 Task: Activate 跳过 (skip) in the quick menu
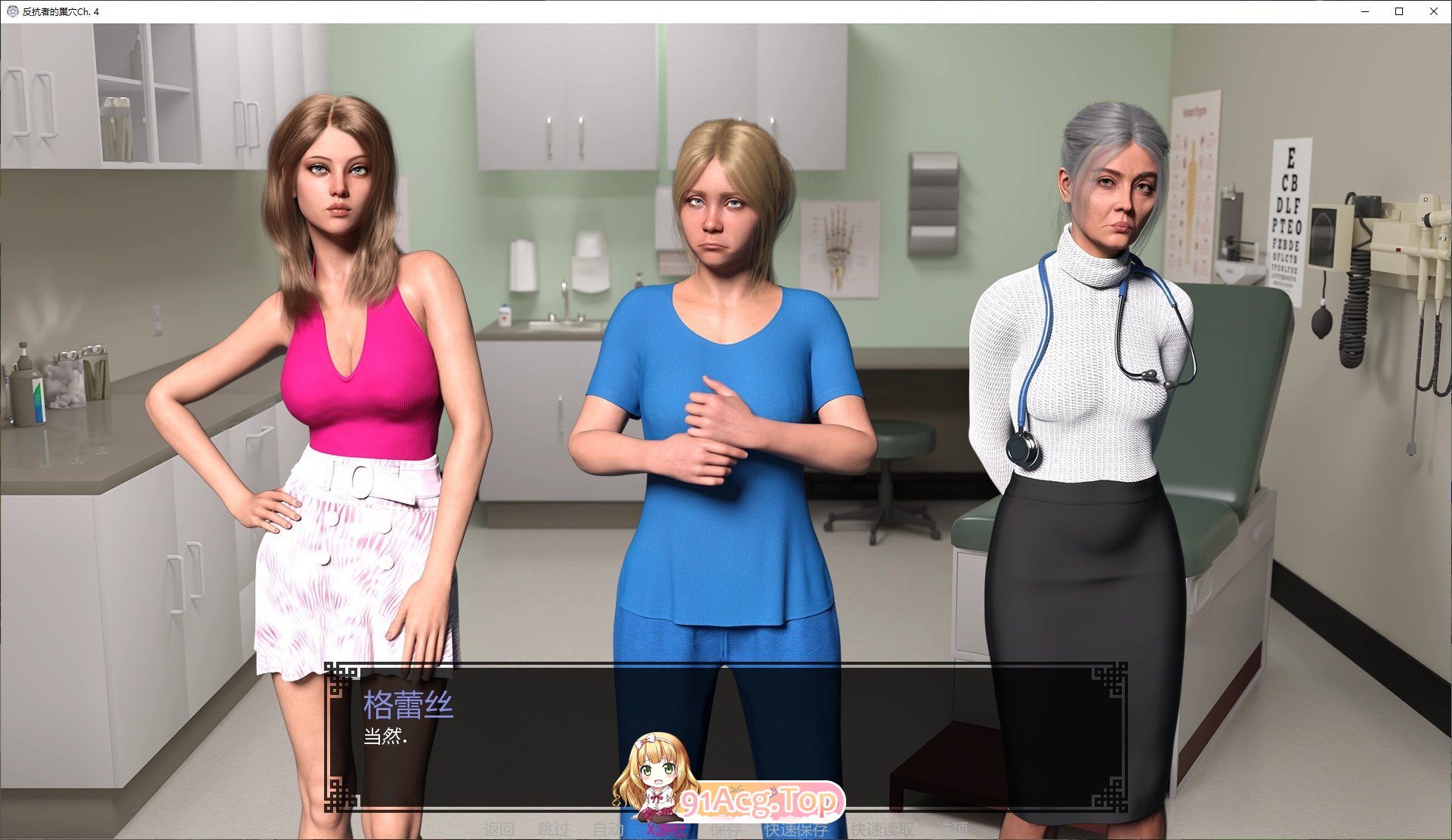[553, 830]
